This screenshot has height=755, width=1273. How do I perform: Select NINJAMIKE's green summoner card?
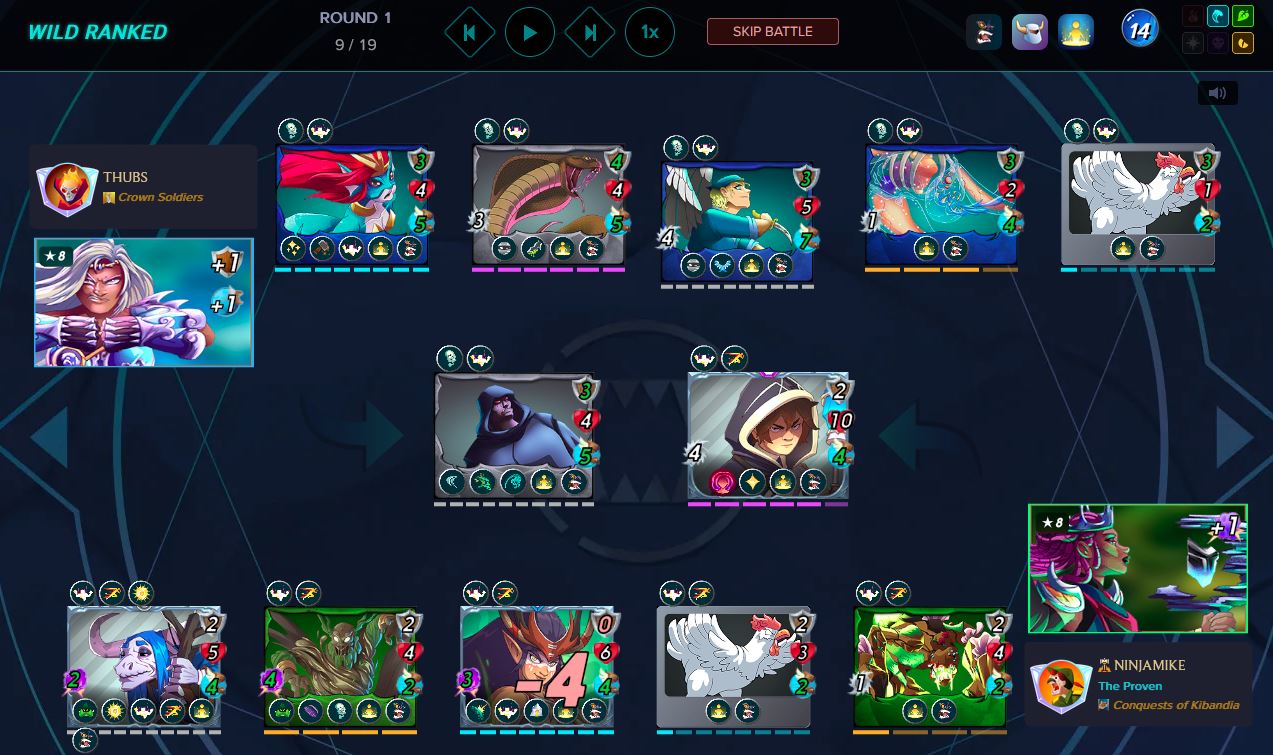[1137, 568]
